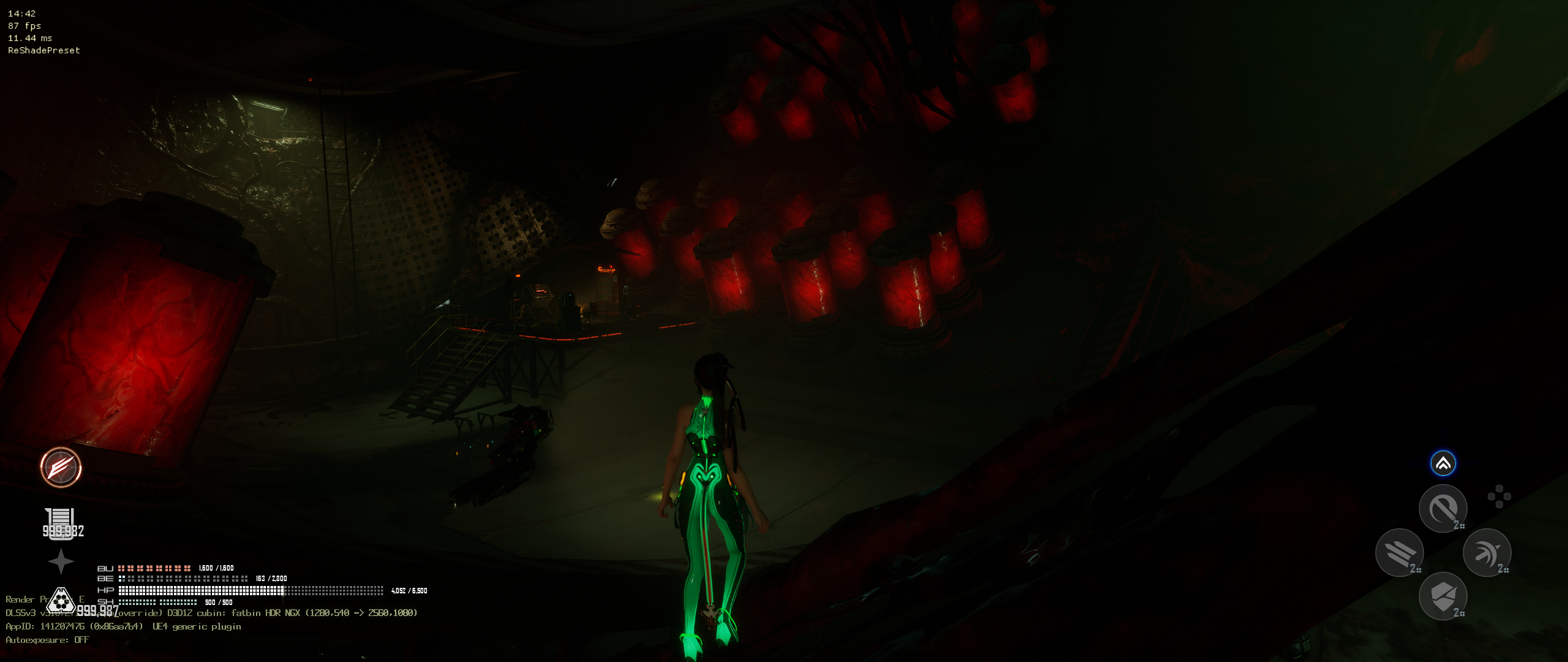This screenshot has width=1568, height=662.
Task: Activate the double-chevron skill set switch icon
Action: pos(1442,463)
